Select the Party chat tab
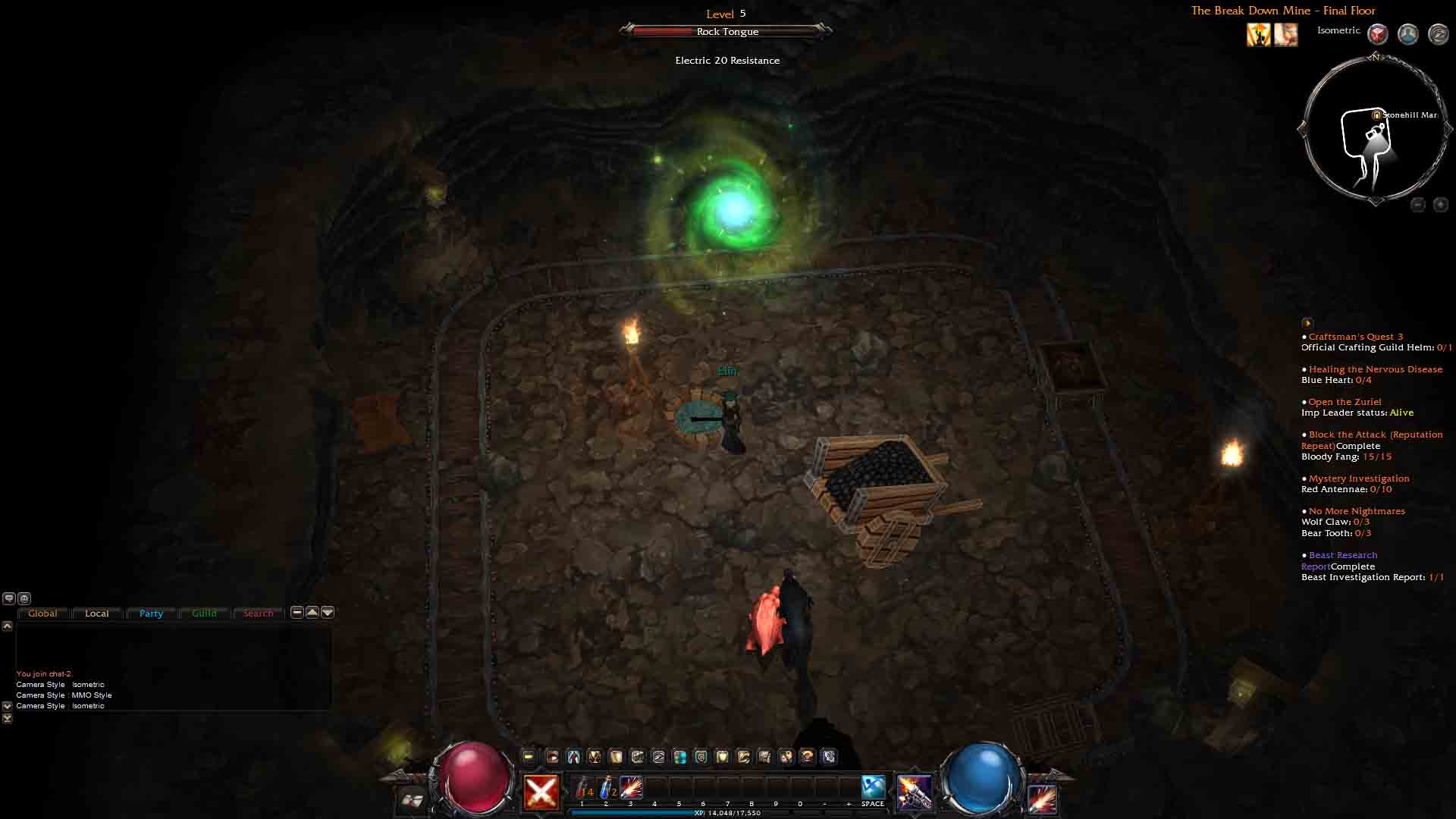Viewport: 1456px width, 819px height. tap(151, 613)
